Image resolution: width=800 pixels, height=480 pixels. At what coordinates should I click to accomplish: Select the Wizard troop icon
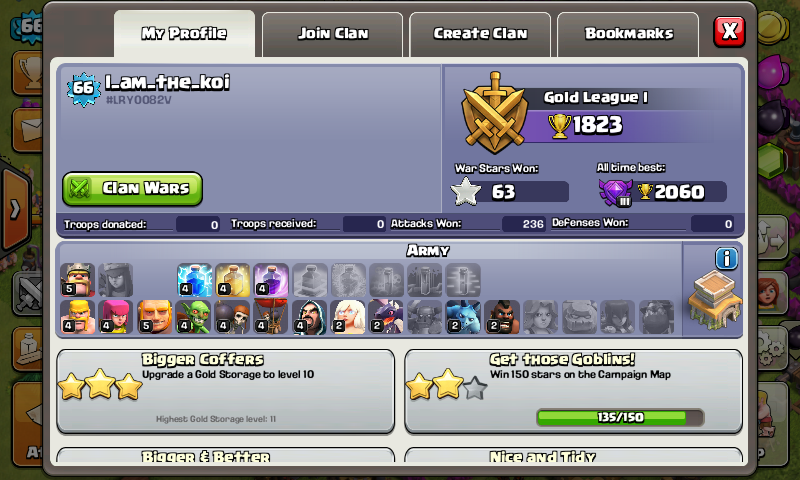pos(309,317)
